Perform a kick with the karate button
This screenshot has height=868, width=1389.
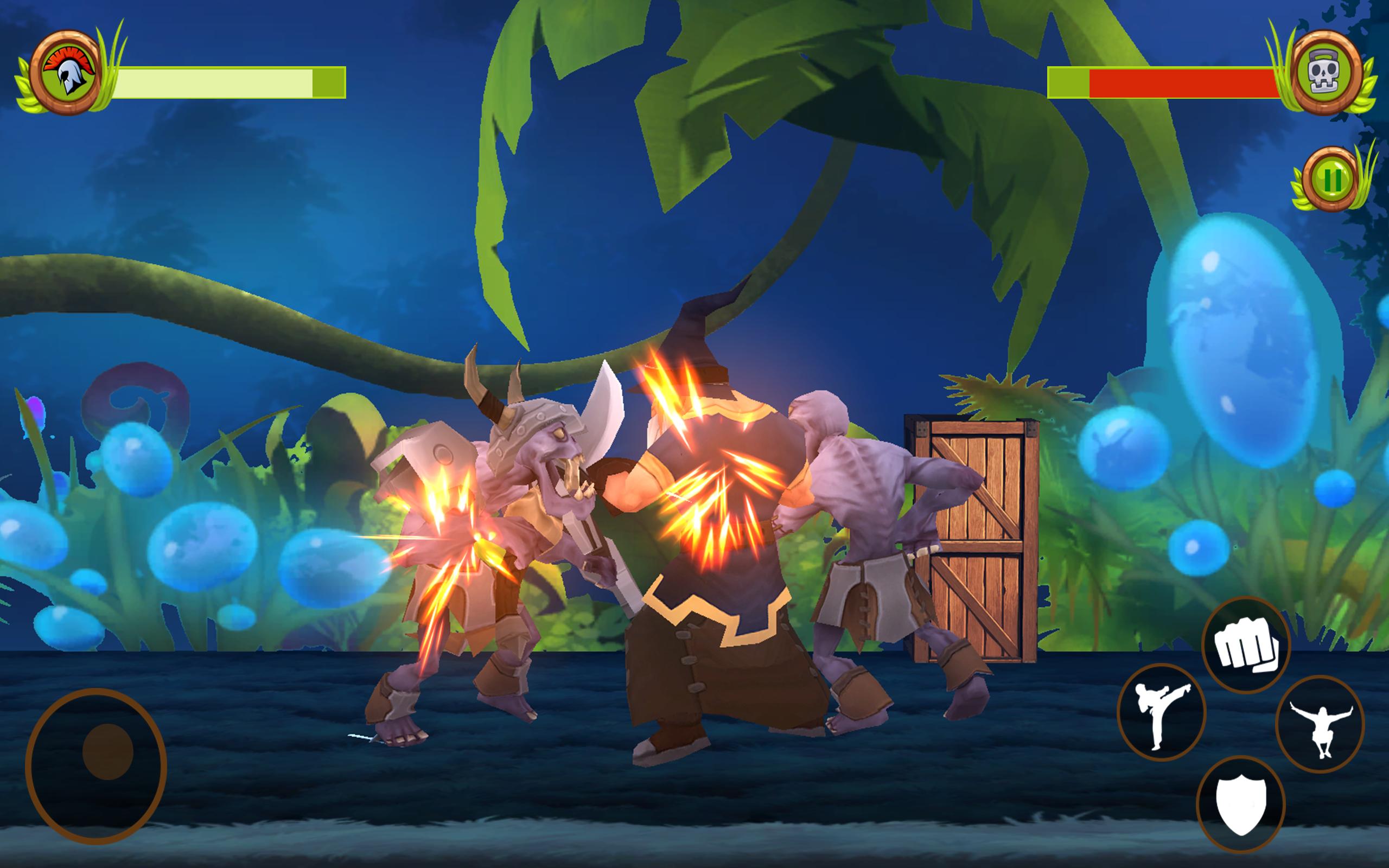1161,712
